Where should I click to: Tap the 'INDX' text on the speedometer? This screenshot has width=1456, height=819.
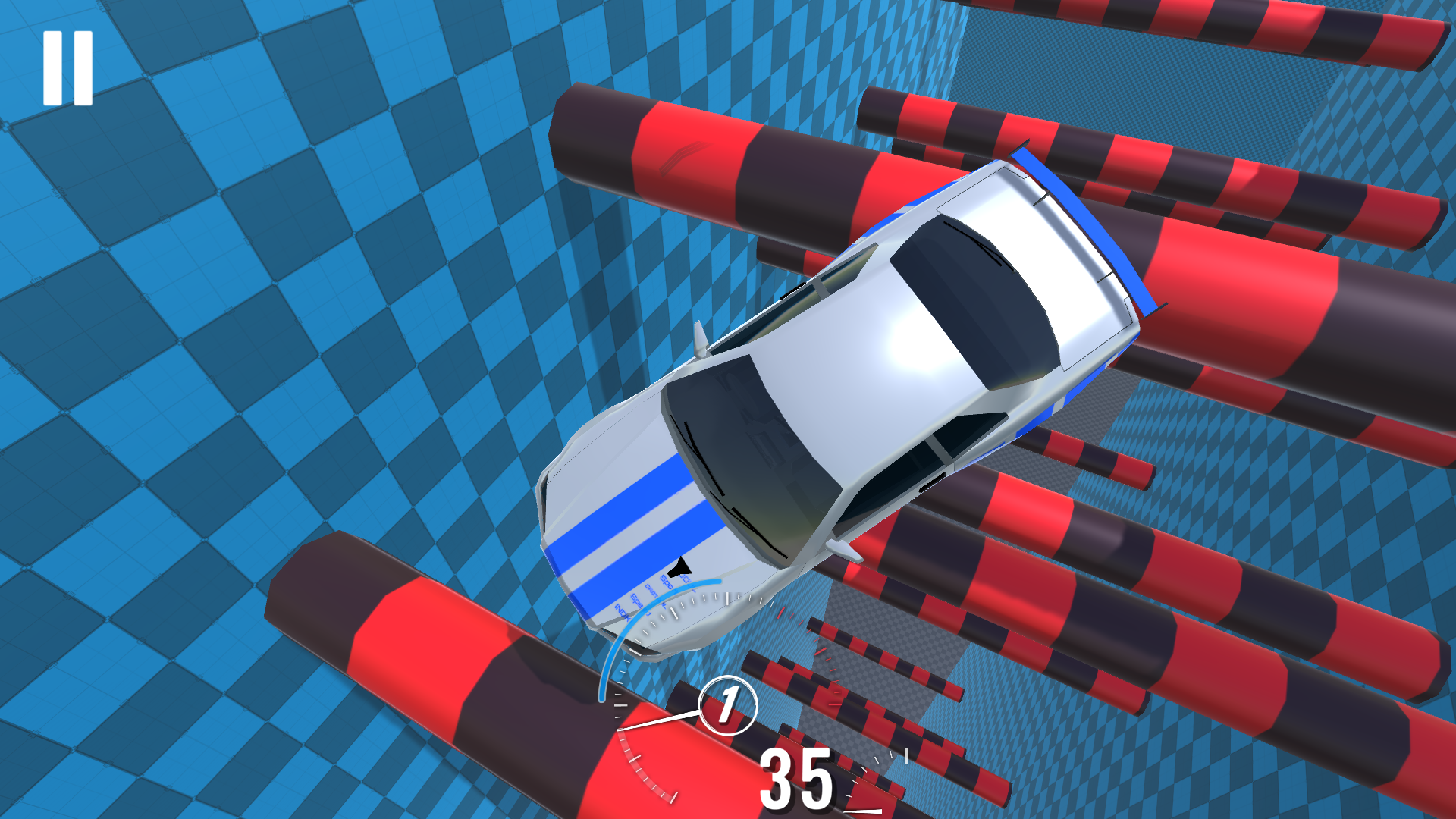(x=623, y=613)
